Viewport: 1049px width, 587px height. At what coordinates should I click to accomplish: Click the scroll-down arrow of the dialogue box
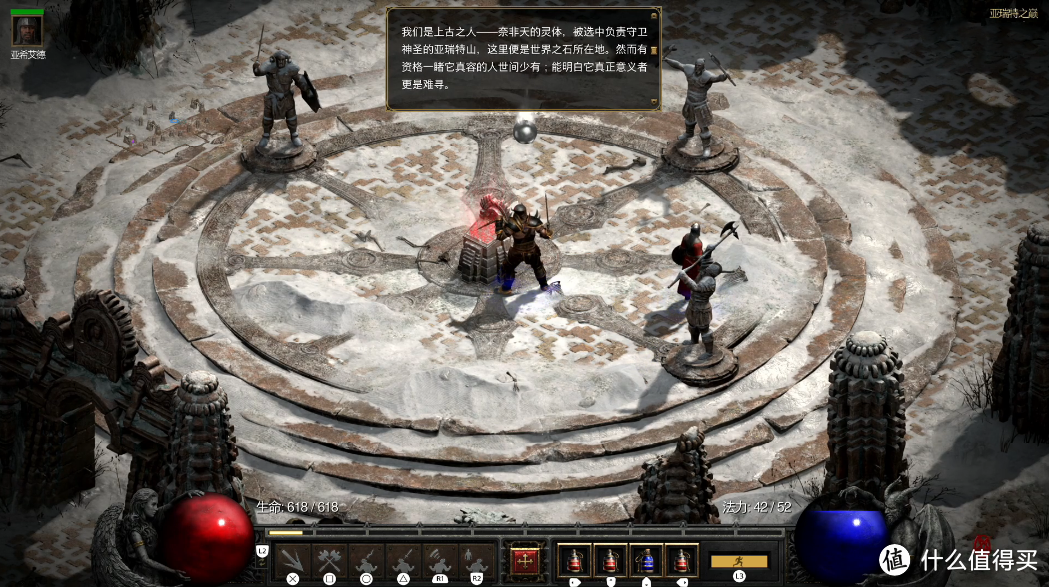click(x=654, y=101)
